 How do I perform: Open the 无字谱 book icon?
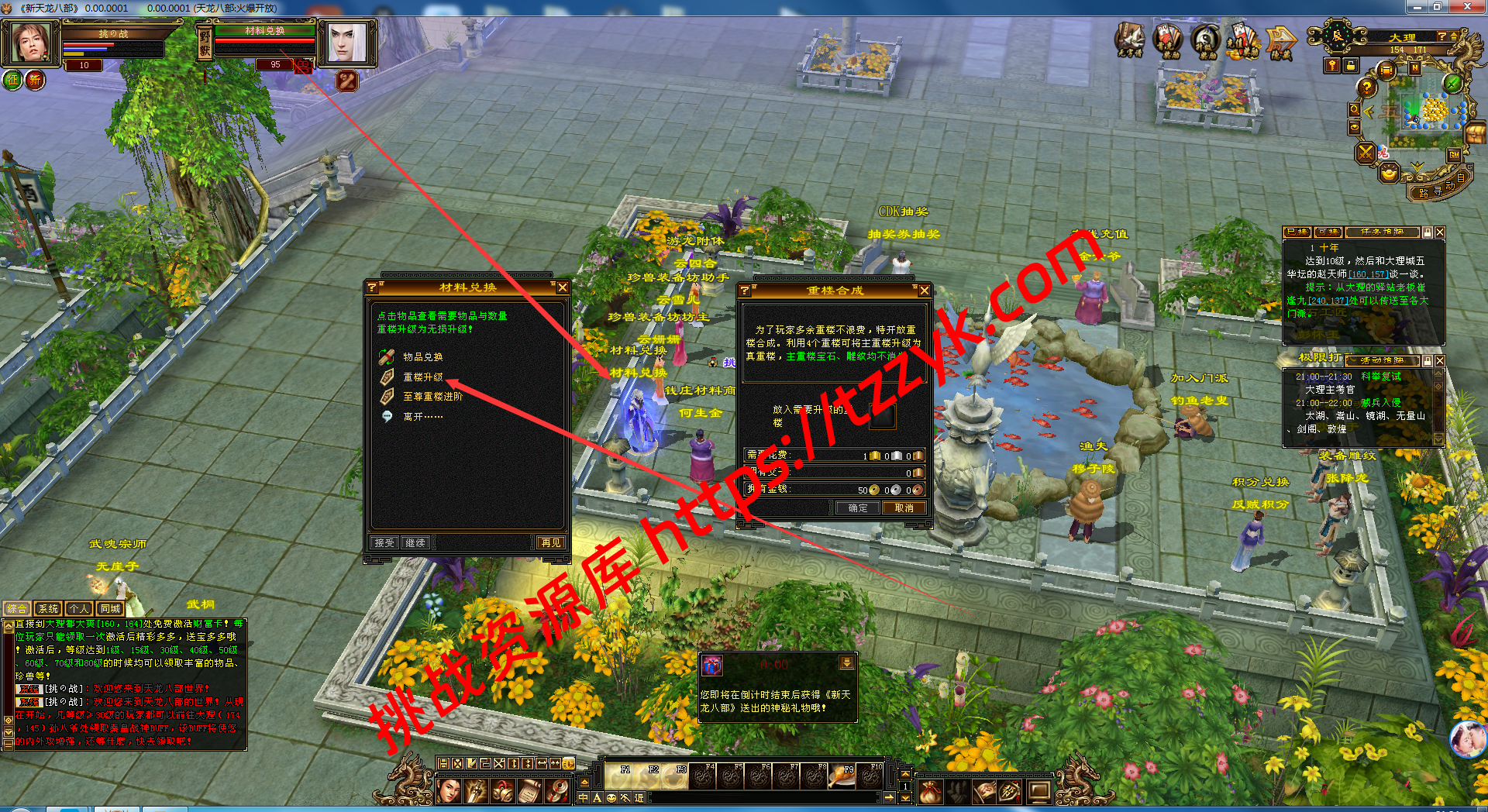(1130, 40)
